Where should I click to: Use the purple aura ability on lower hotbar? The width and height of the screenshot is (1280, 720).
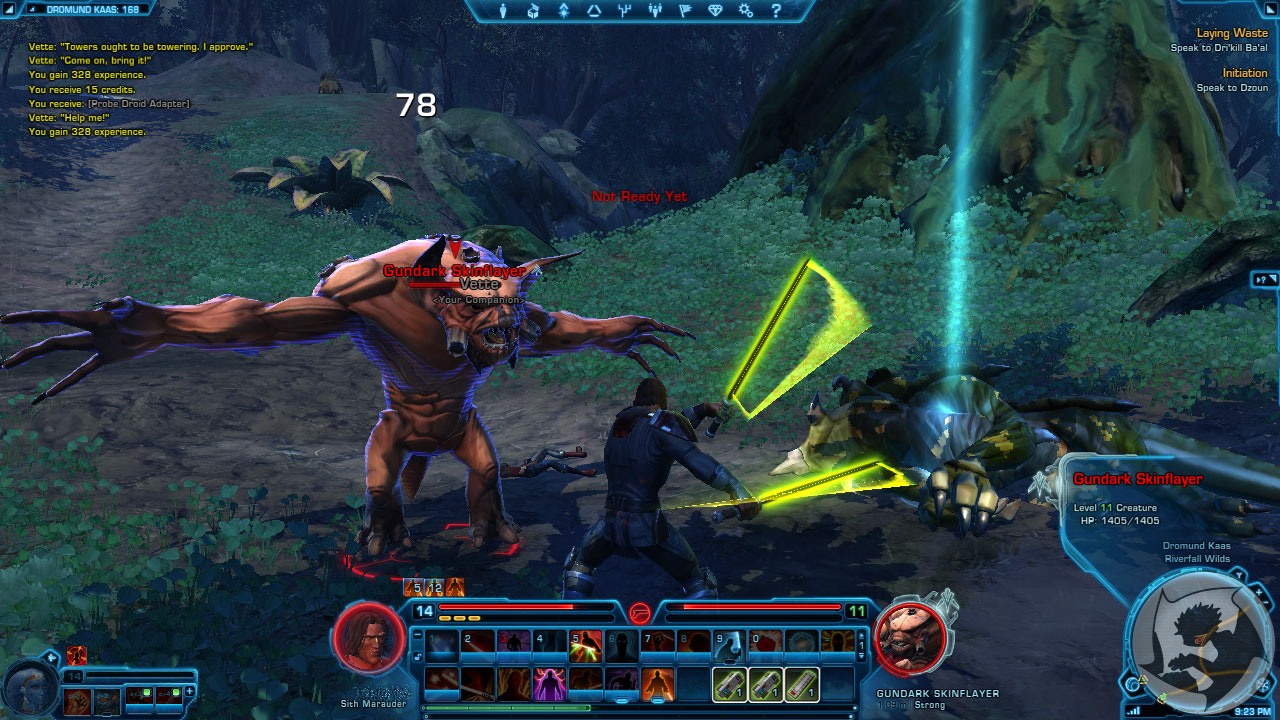point(548,684)
